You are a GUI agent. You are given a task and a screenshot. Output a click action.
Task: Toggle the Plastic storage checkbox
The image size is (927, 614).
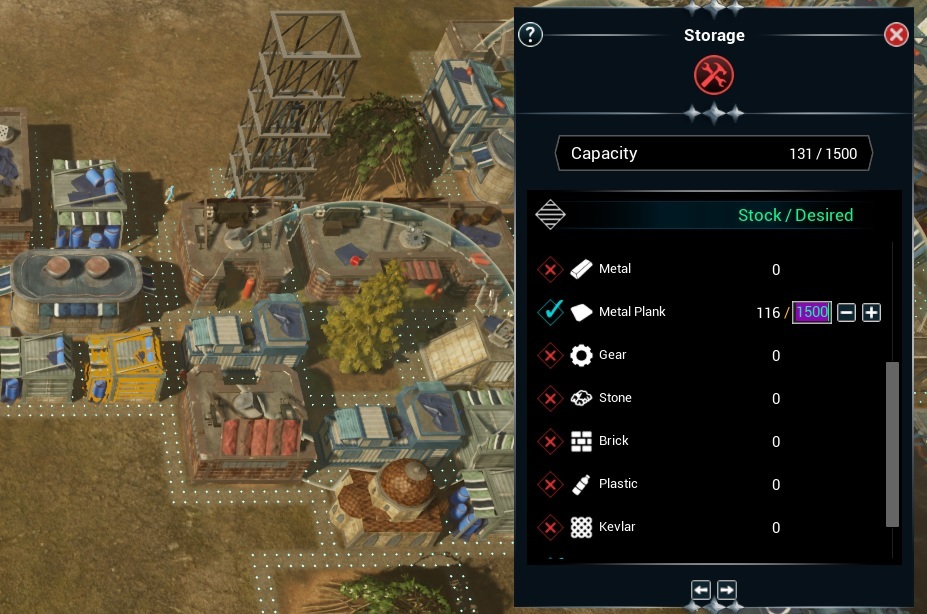(x=550, y=484)
